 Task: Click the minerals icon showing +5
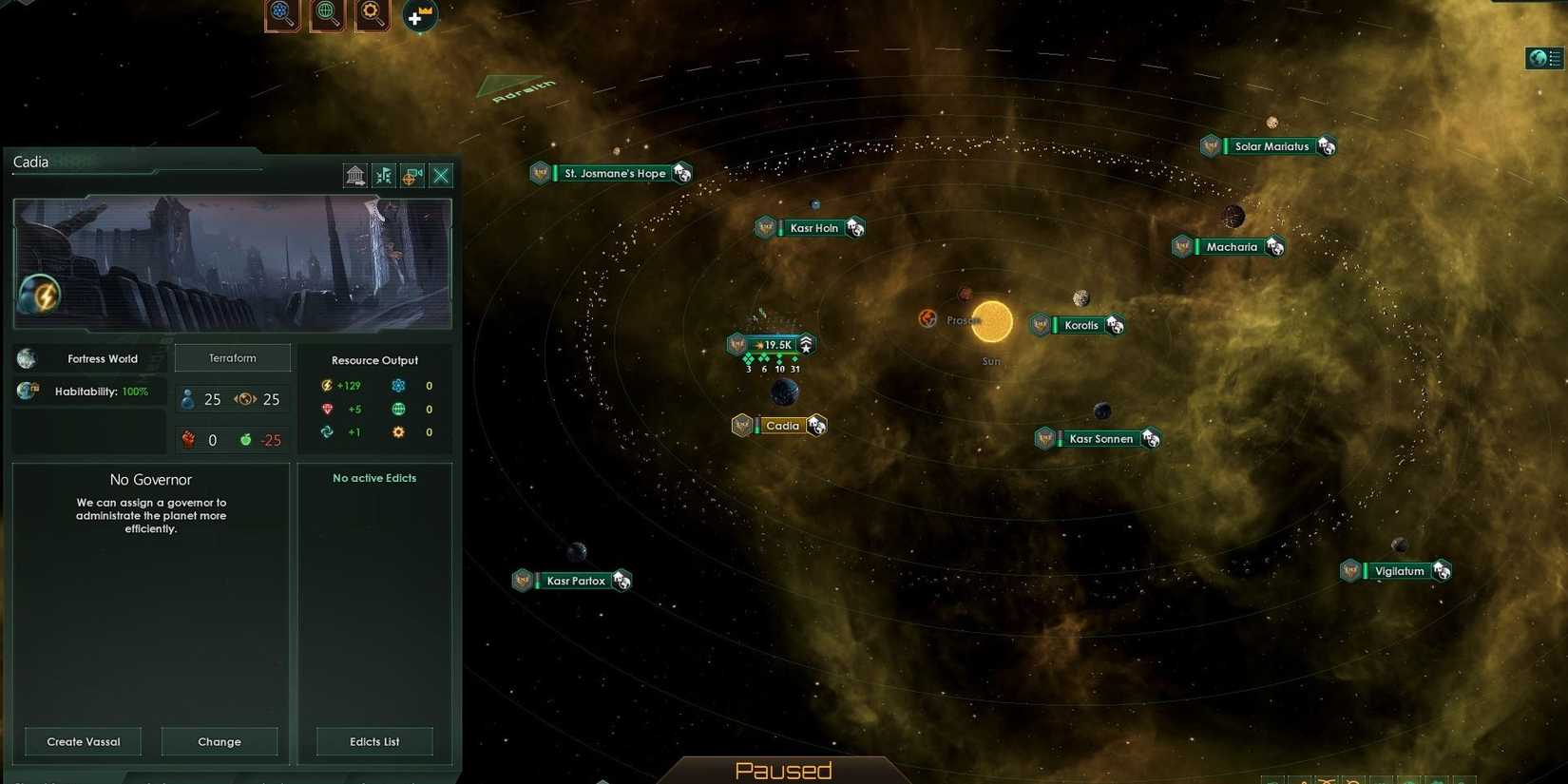tap(327, 409)
